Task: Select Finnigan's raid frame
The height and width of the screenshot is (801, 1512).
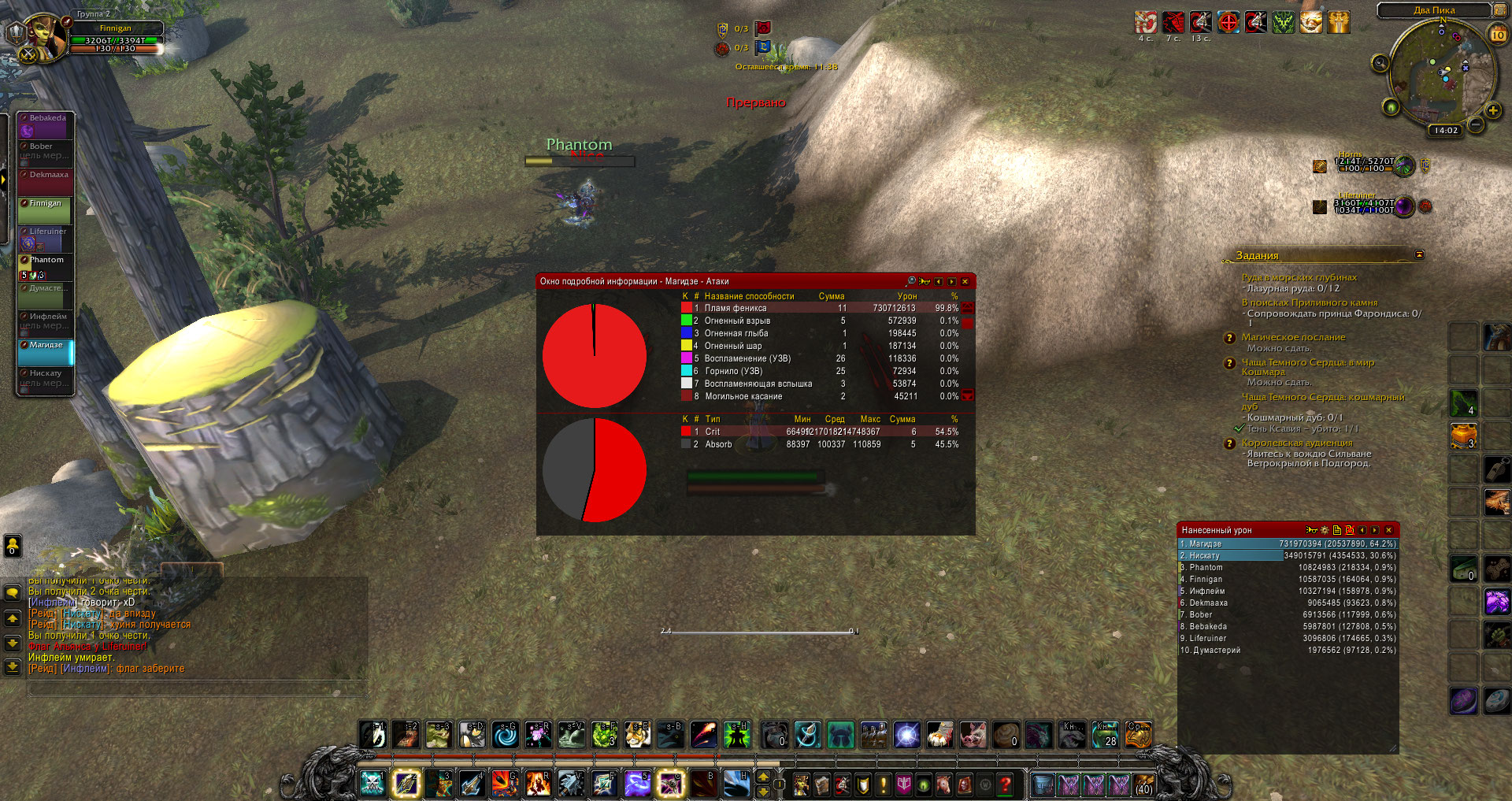Action: (x=46, y=210)
